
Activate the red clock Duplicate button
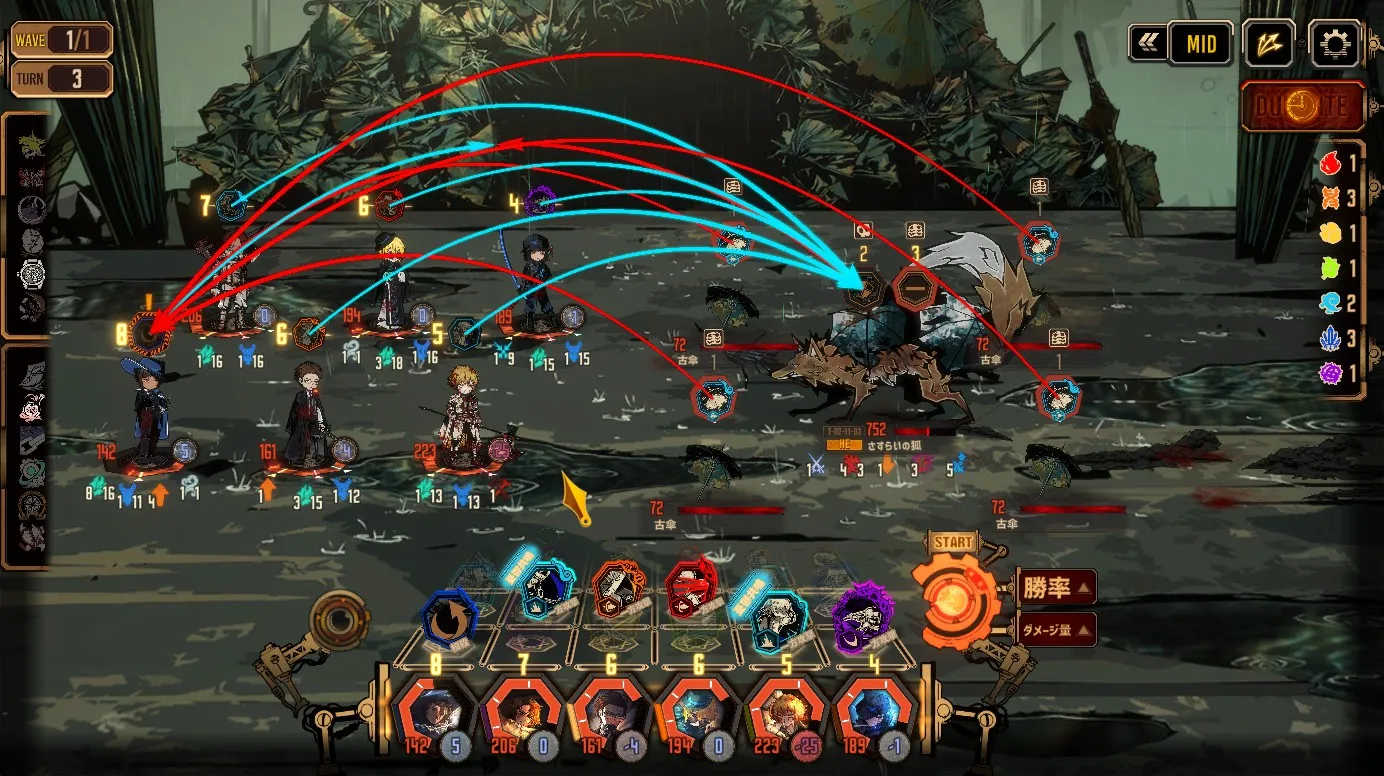pyautogui.click(x=1303, y=106)
